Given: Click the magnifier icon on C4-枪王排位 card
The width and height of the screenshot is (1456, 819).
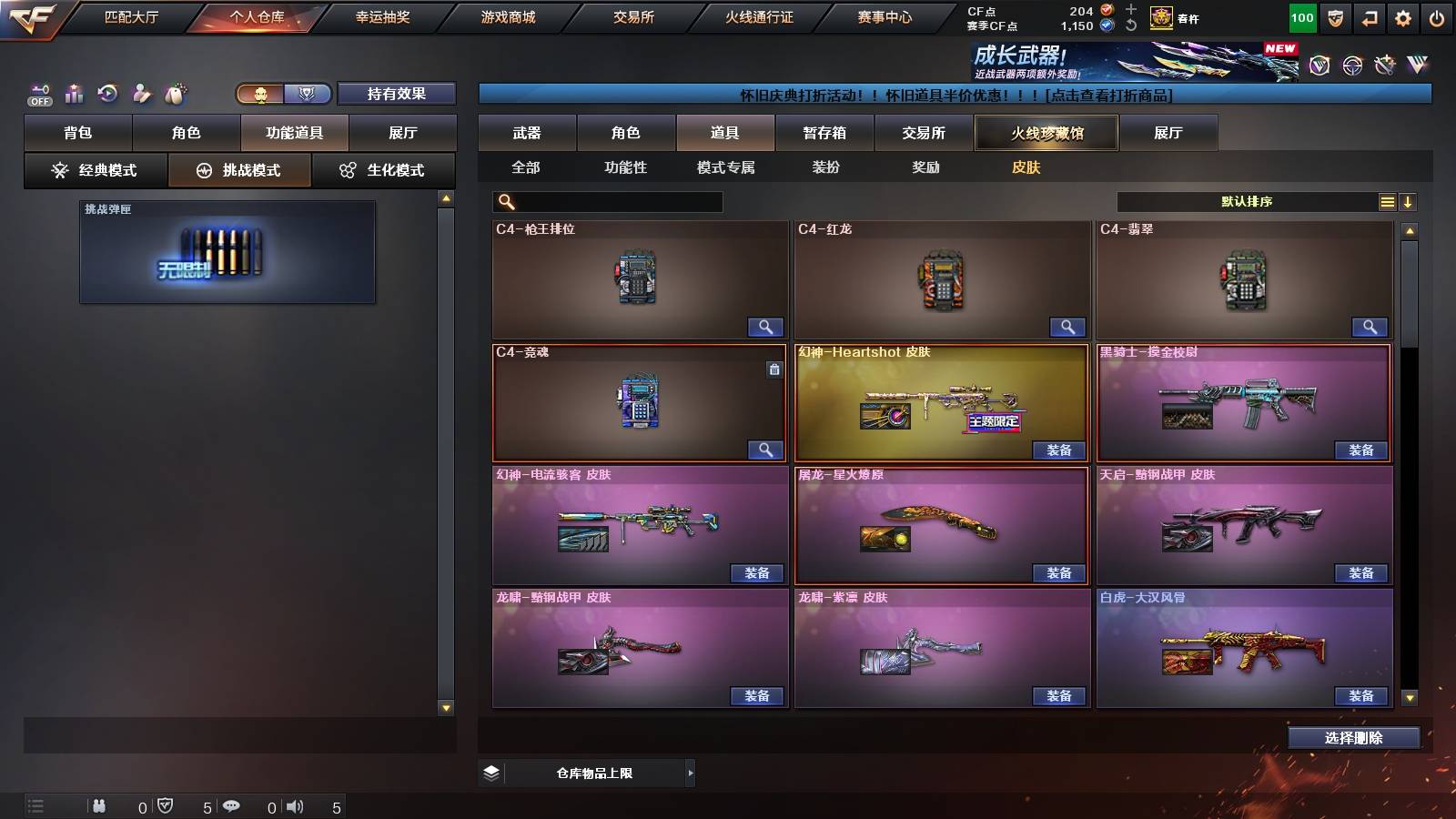Looking at the screenshot, I should click(x=767, y=327).
